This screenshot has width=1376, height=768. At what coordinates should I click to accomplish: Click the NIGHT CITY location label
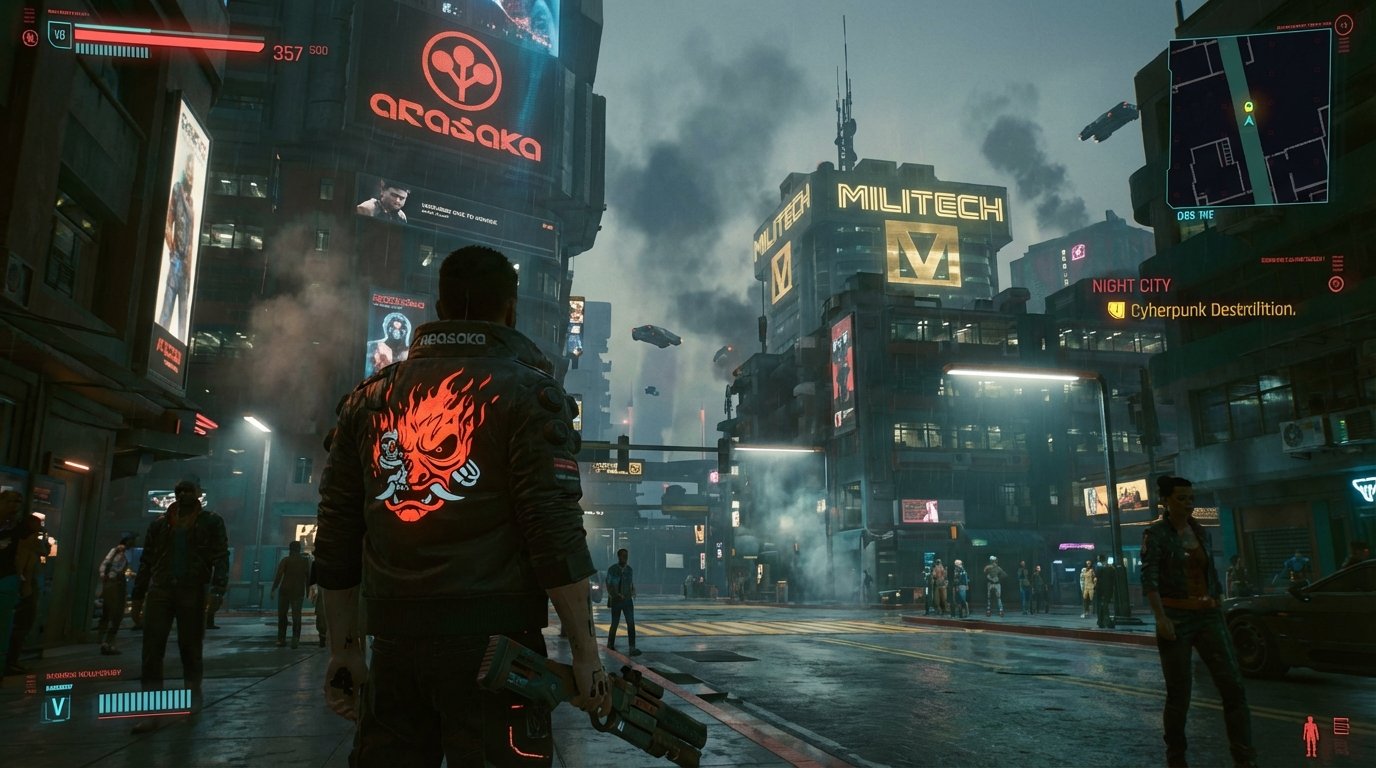coord(1131,286)
